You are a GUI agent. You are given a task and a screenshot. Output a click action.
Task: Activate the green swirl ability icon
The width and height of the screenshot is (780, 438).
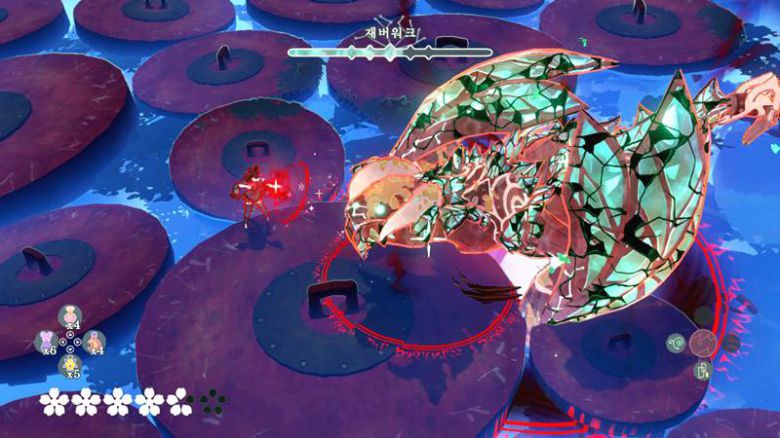click(677, 343)
